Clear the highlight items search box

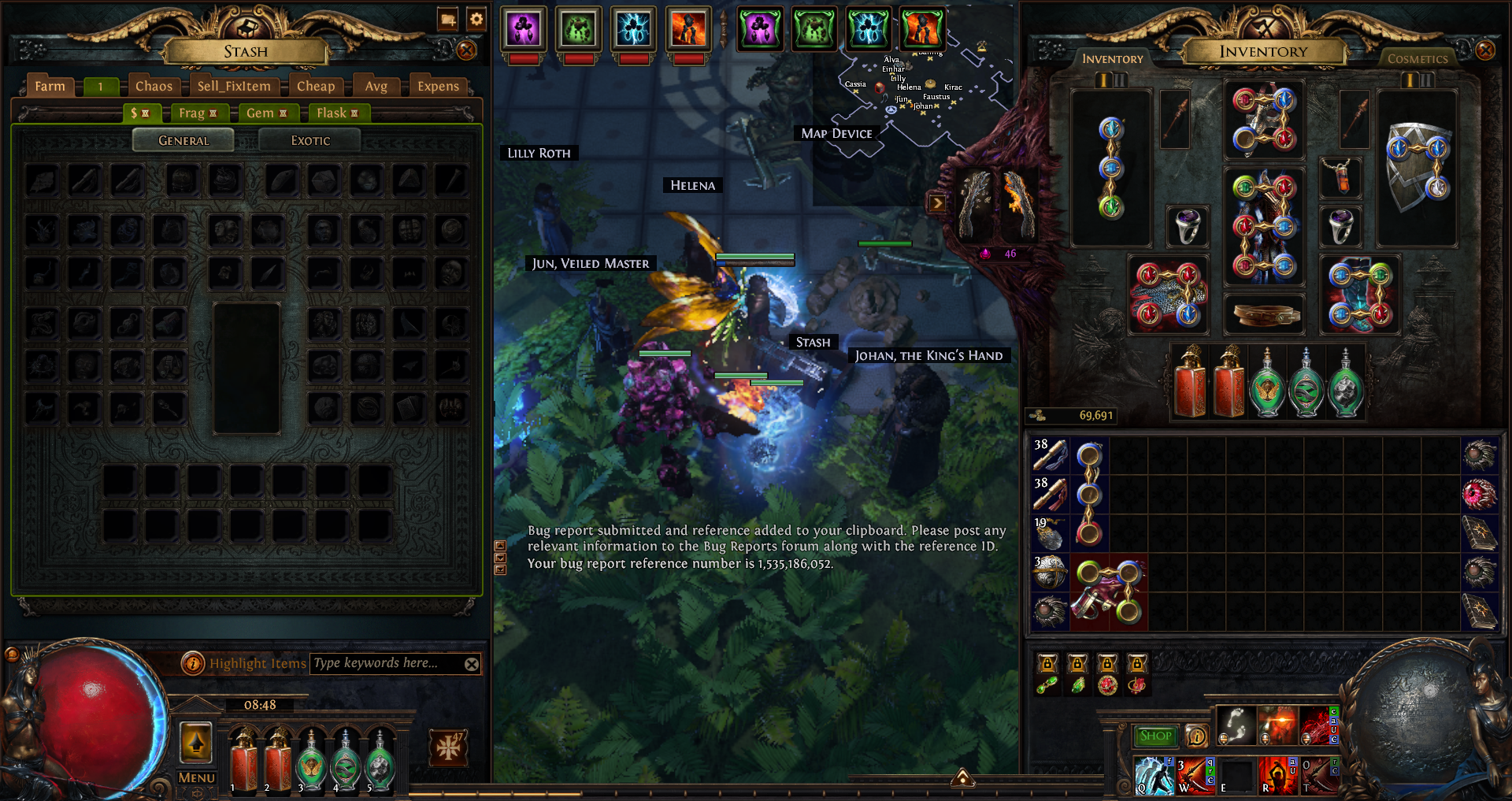472,664
